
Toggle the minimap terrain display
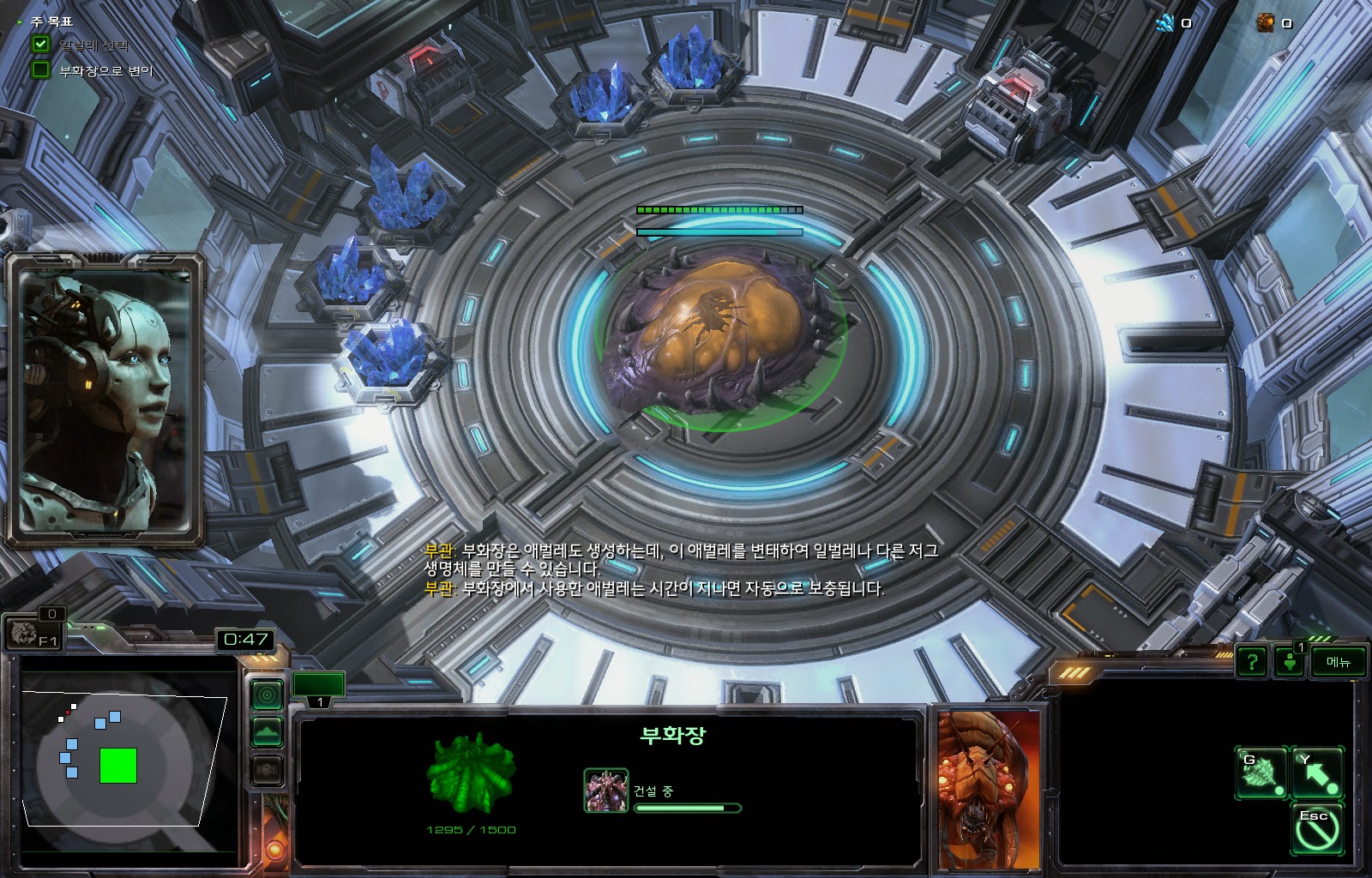(268, 732)
